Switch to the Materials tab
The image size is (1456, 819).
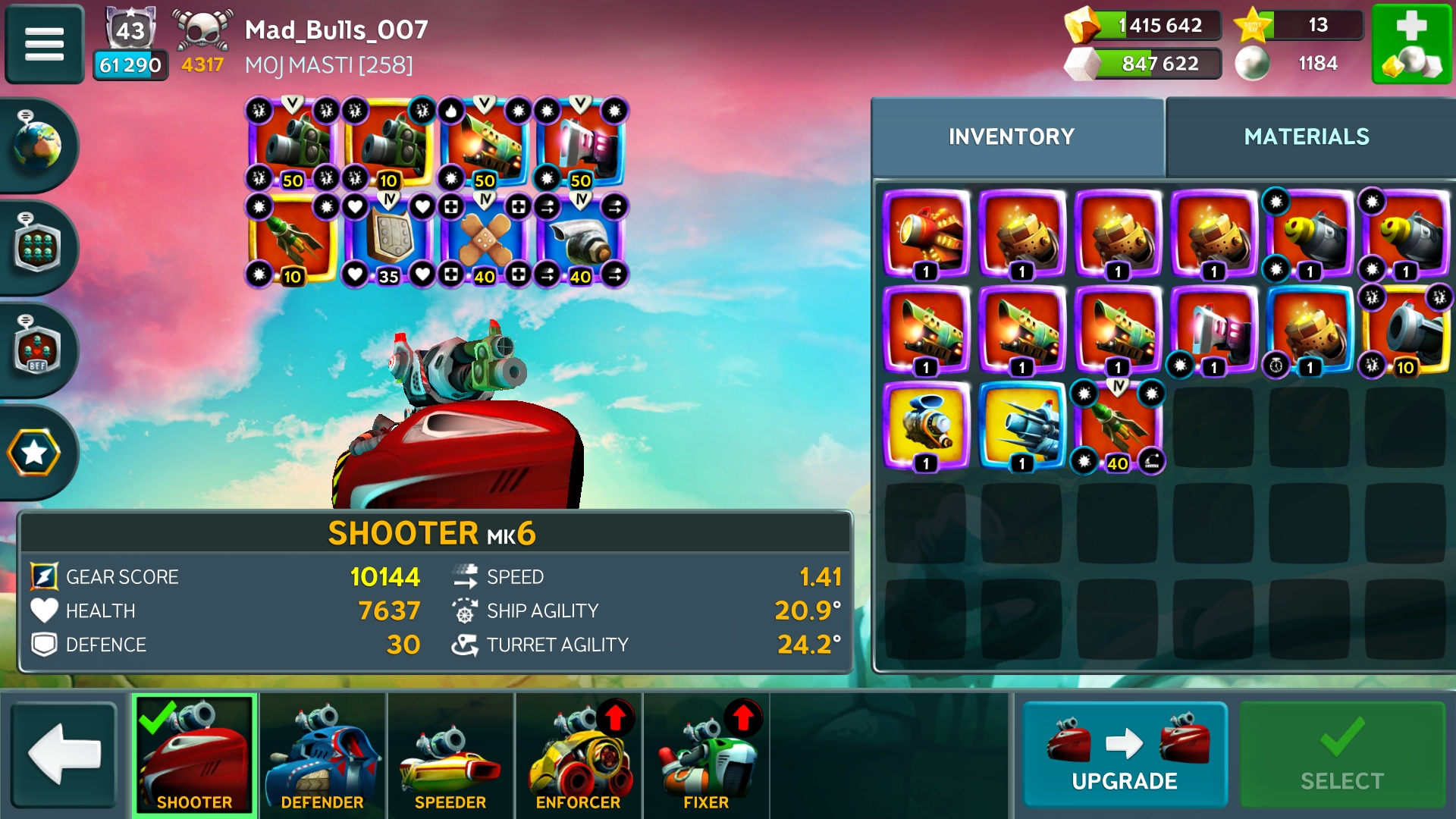(1306, 136)
